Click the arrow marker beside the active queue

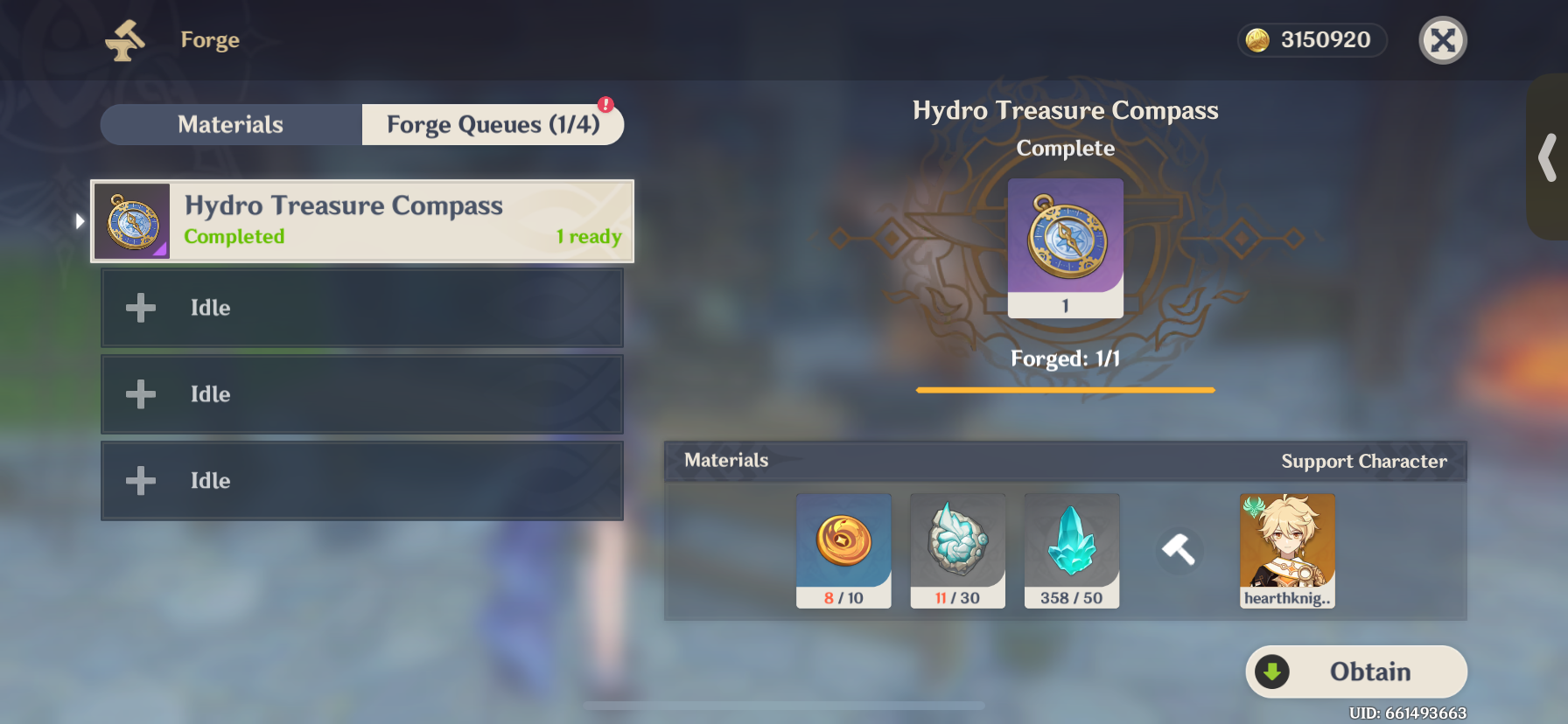(80, 221)
